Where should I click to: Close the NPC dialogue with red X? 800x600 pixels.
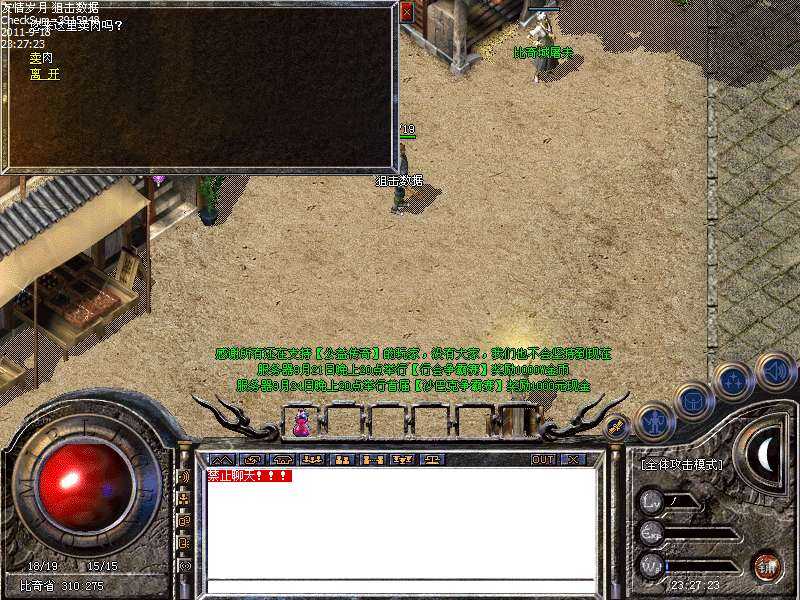click(x=406, y=13)
